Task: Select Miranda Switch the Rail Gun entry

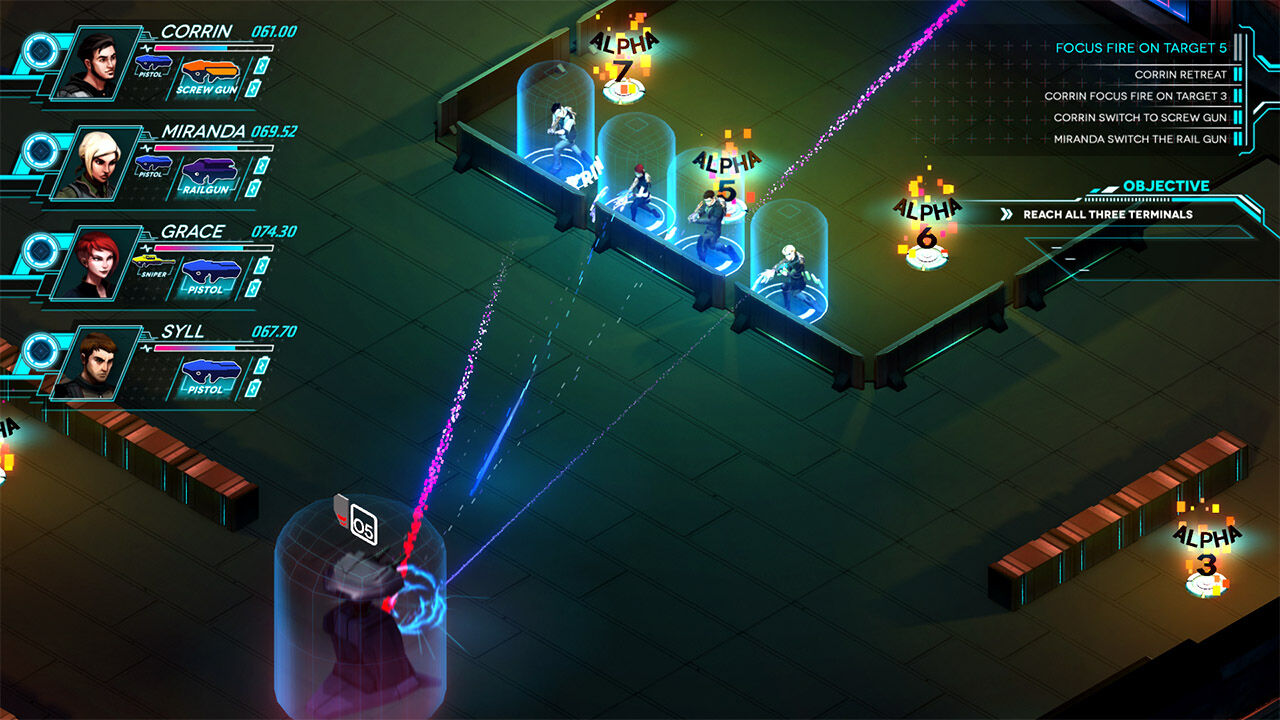Action: pos(1140,139)
